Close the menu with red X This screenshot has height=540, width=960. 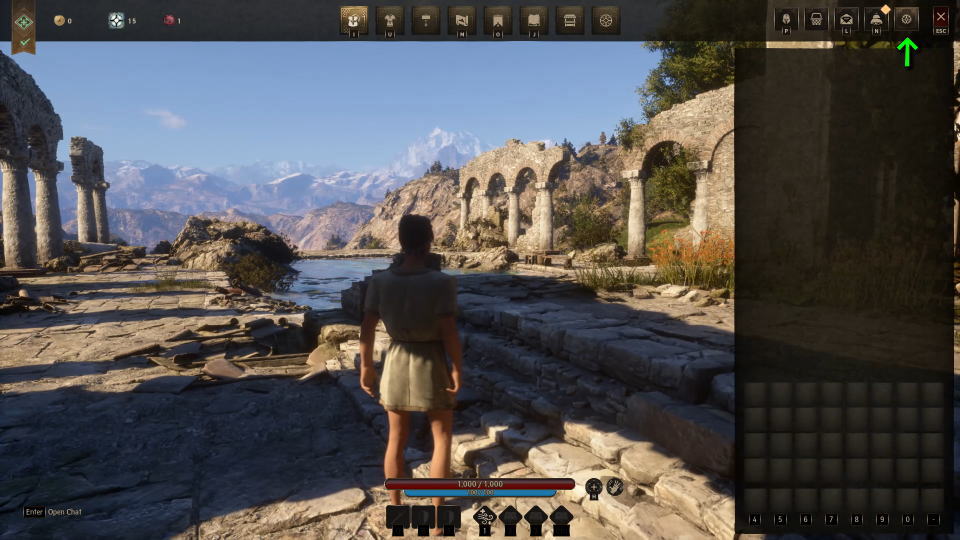pos(940,18)
